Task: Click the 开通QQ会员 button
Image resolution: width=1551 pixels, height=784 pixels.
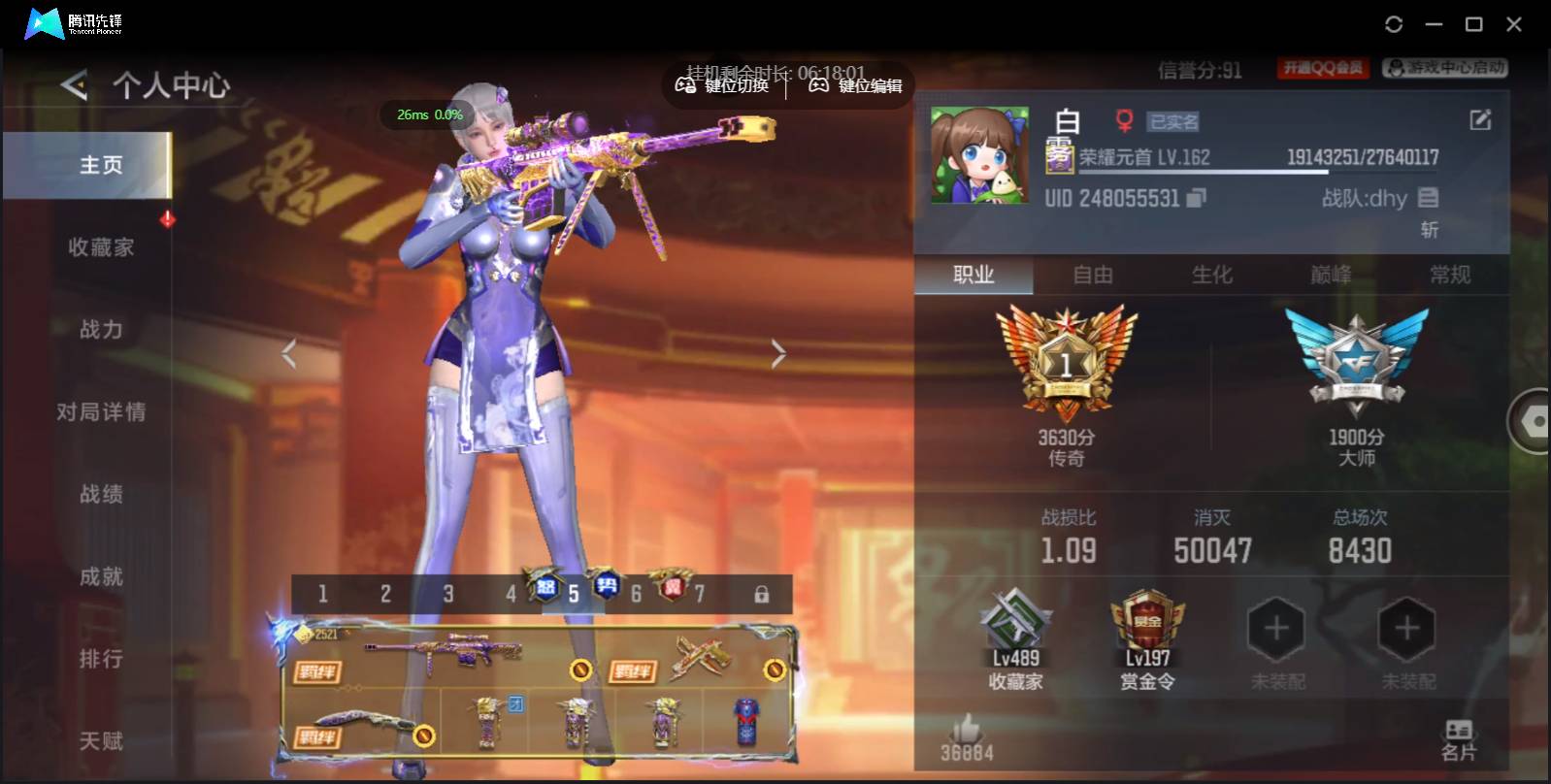Action: 1321,67
